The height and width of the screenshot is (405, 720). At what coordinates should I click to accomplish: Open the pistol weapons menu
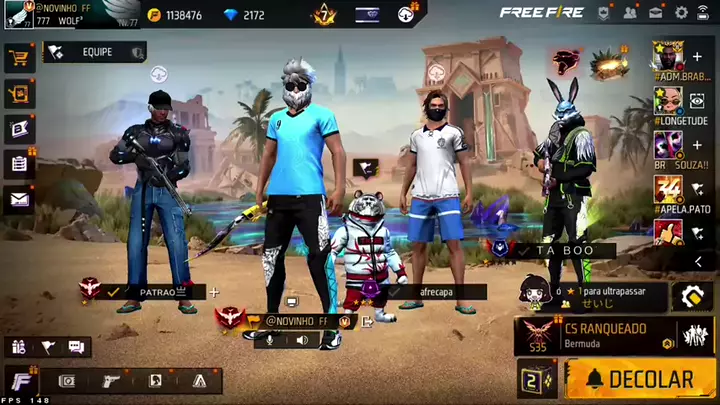[111, 381]
